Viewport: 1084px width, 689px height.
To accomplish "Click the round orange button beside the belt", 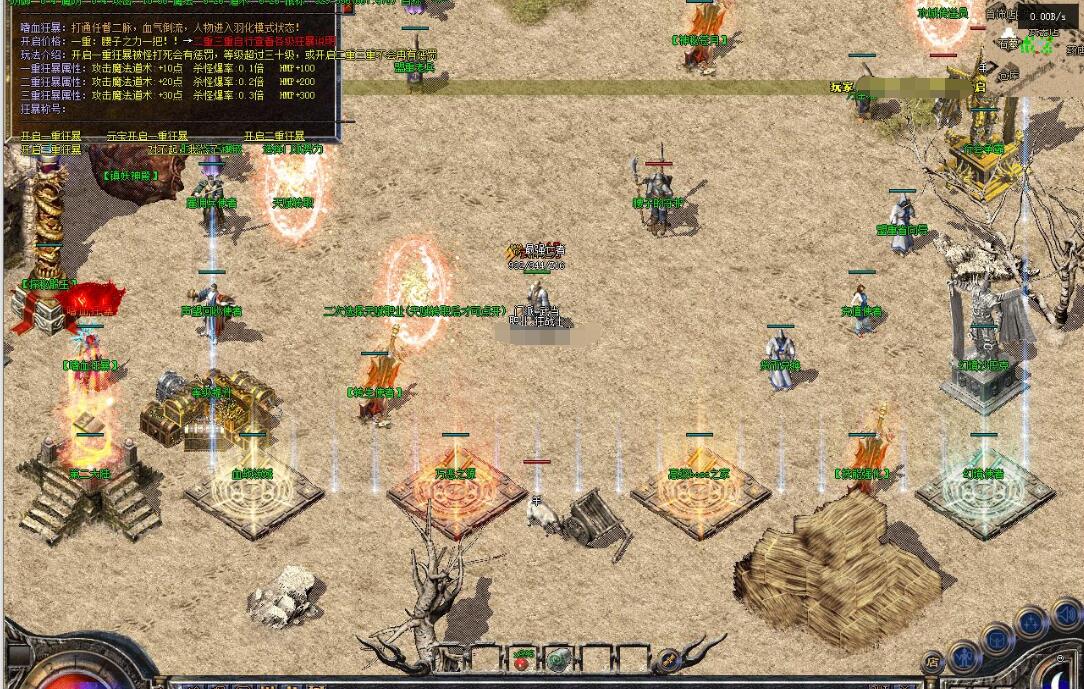I will (x=668, y=660).
